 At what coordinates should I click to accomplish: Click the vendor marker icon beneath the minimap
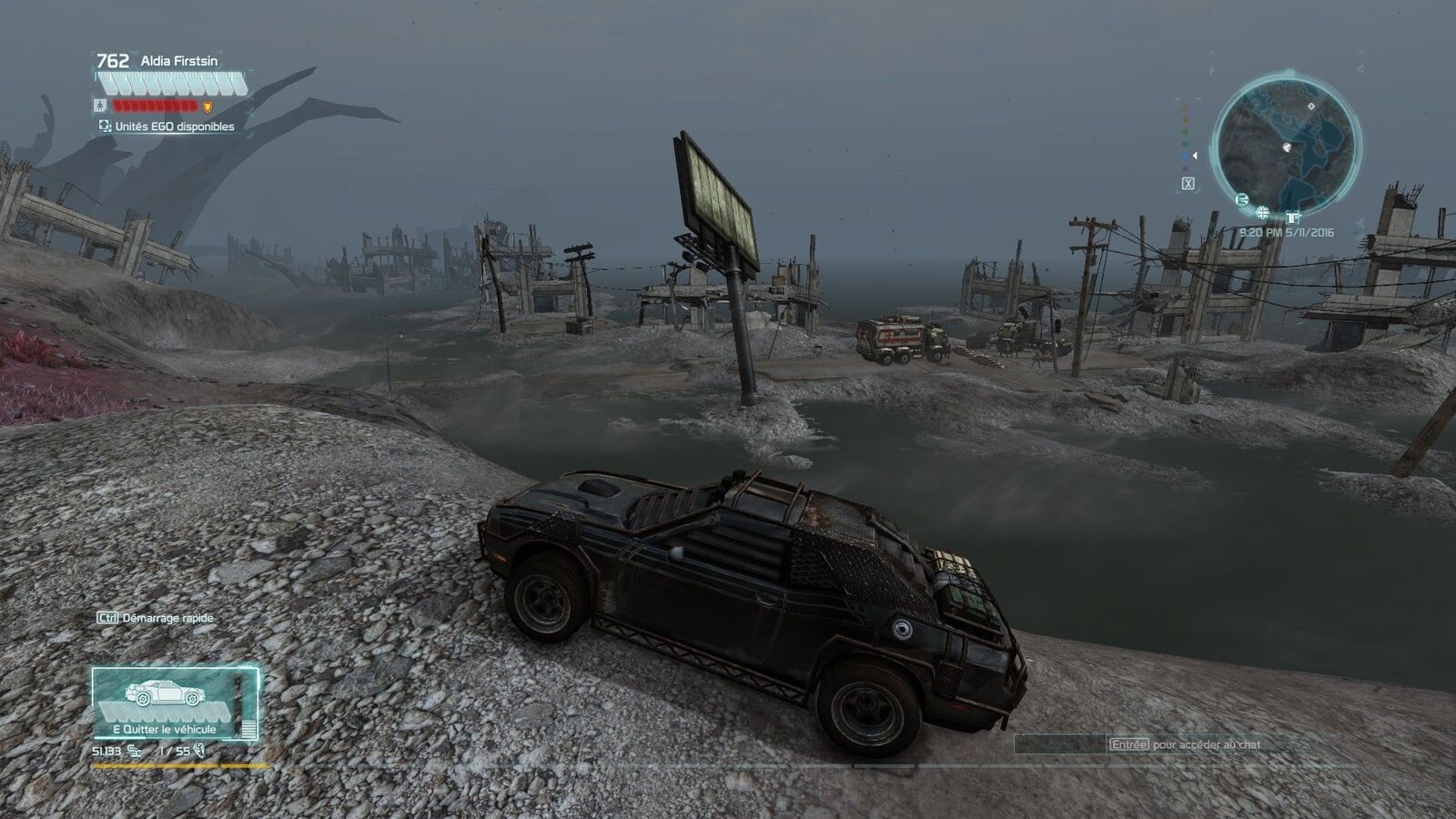[x=1292, y=218]
